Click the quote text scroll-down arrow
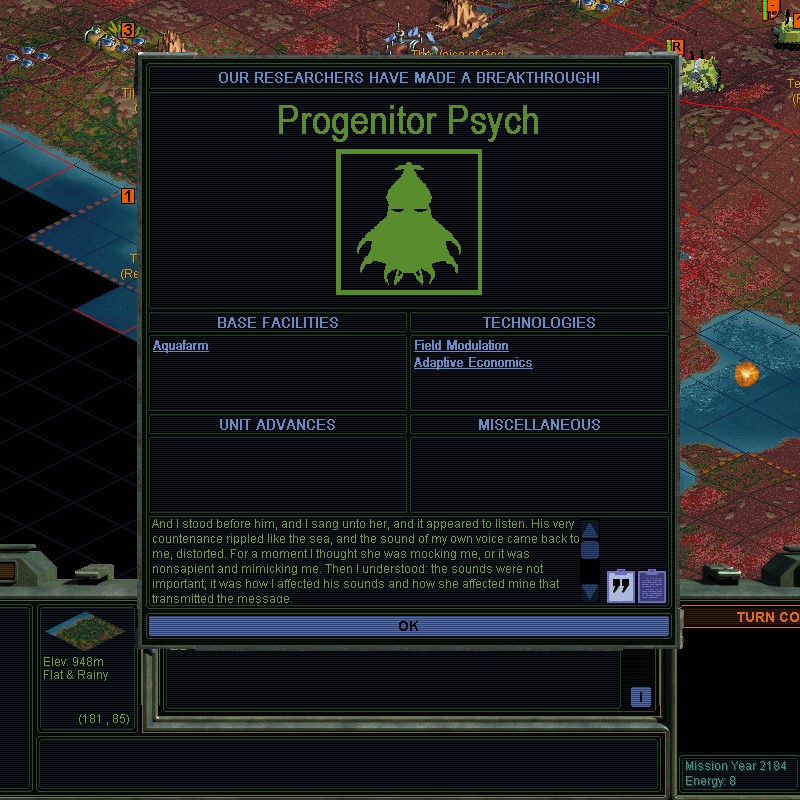 click(x=590, y=592)
